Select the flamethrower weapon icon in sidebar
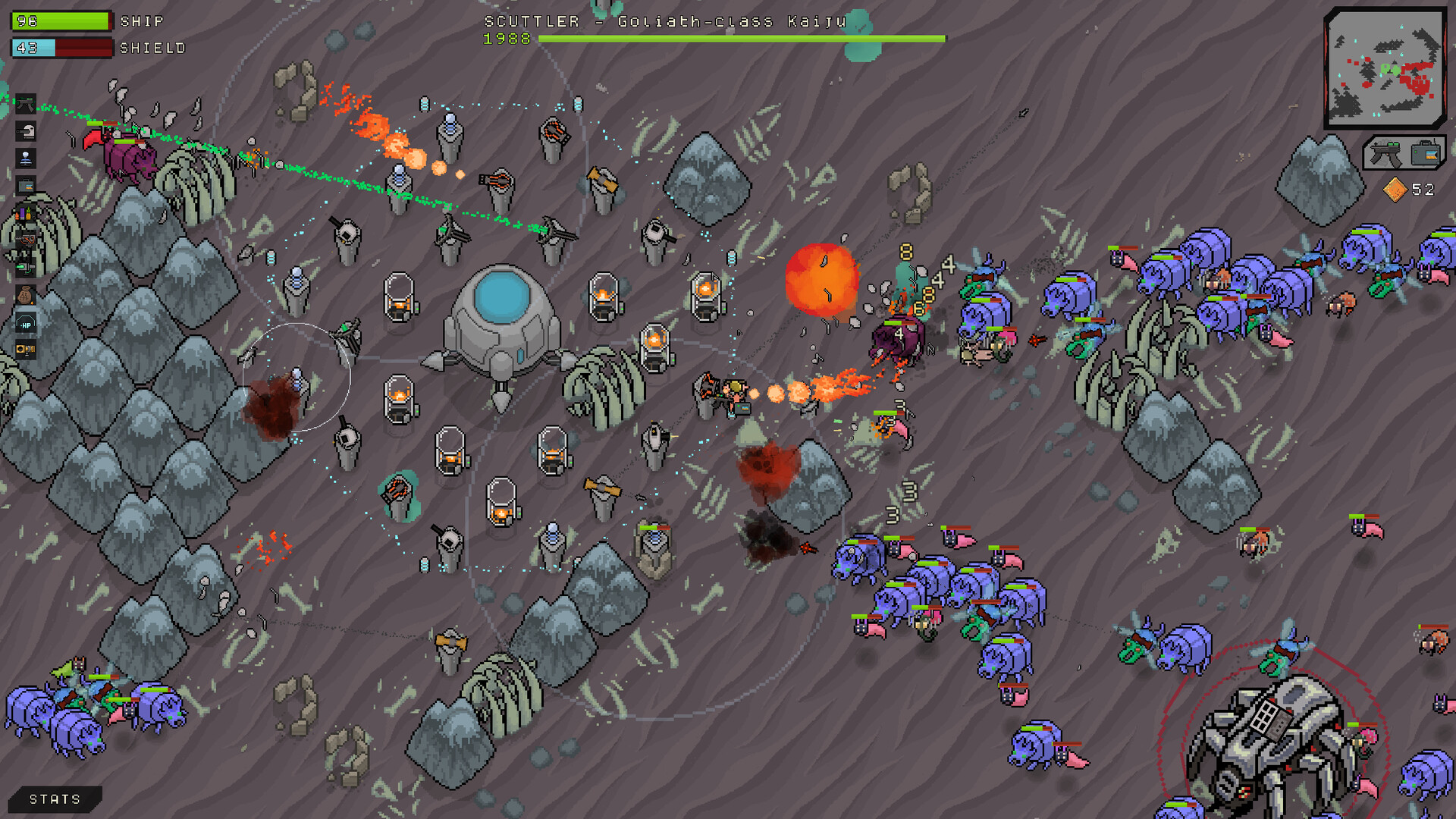1456x819 pixels. (x=25, y=240)
